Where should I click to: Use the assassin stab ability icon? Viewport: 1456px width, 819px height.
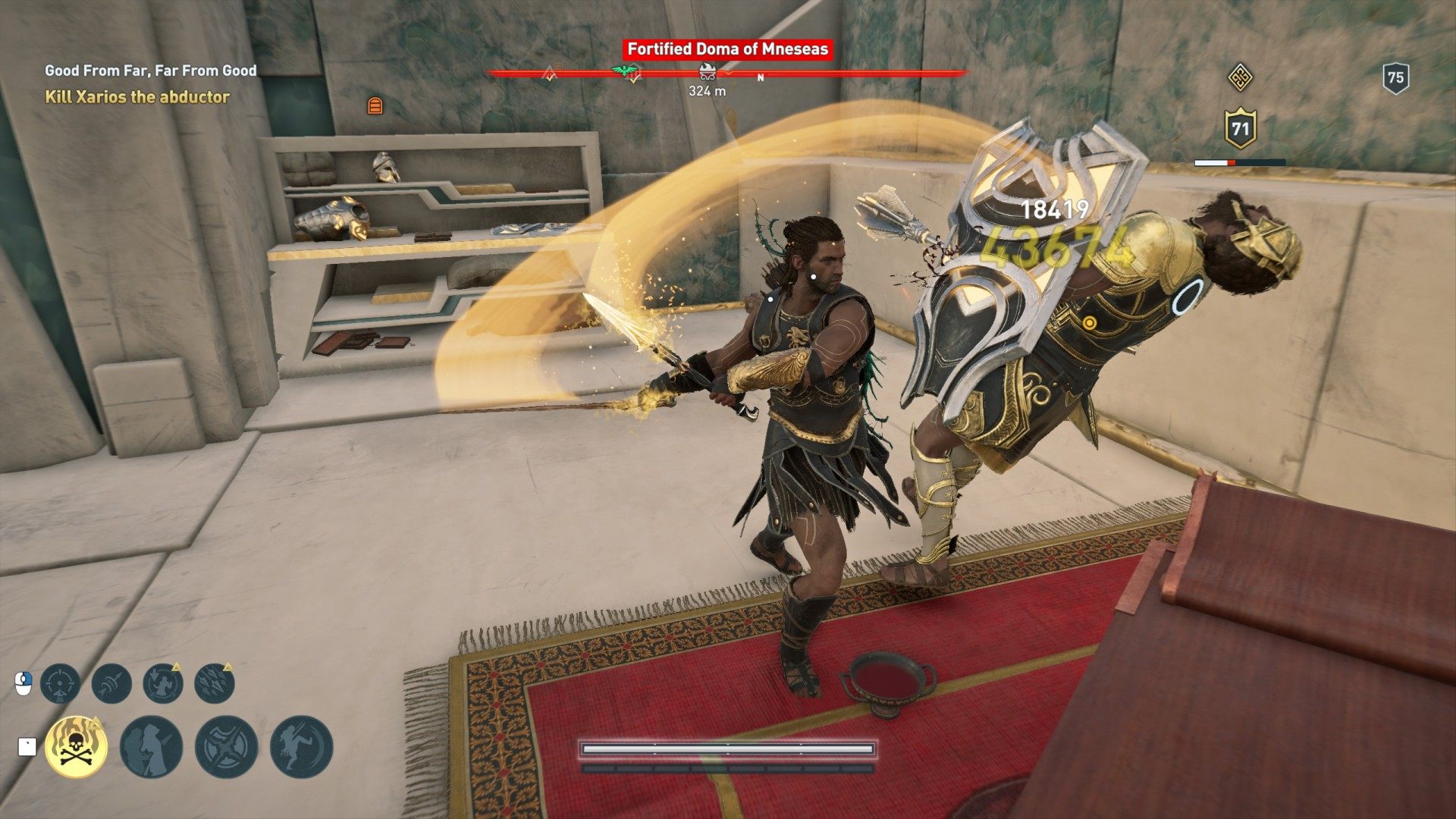point(151,746)
